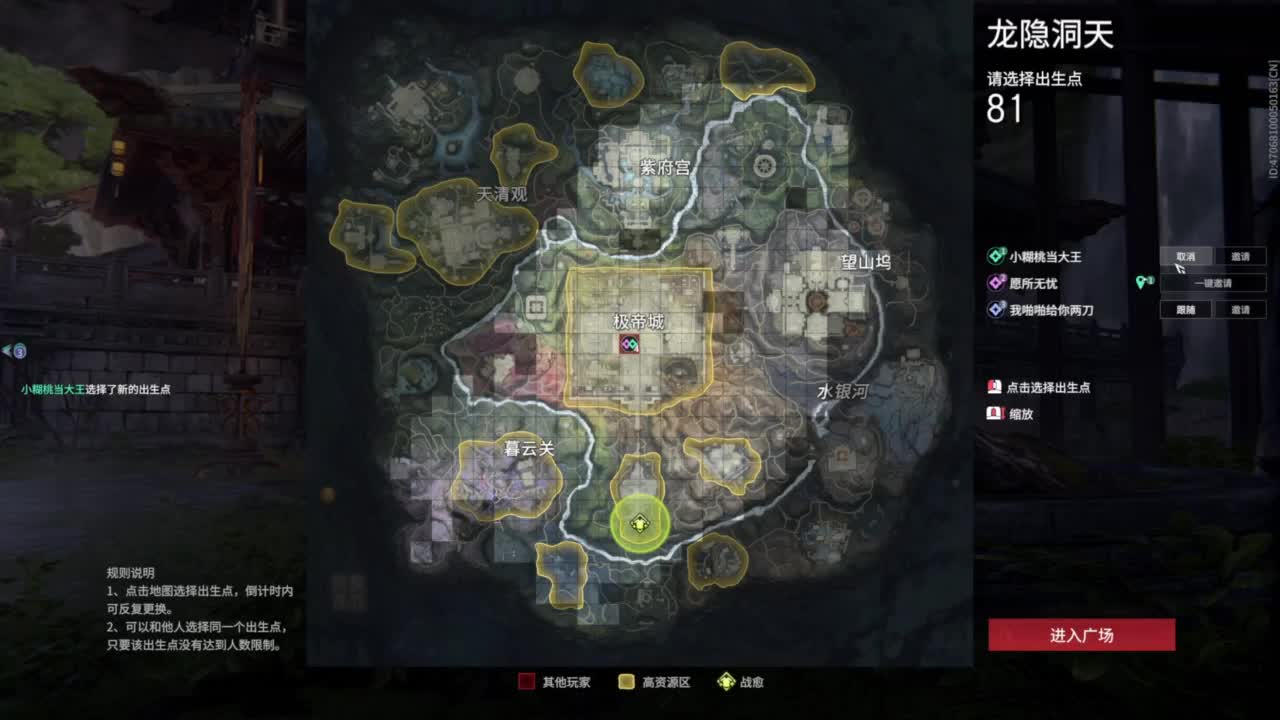Click 愿所无忧's purple diamond player icon
The width and height of the screenshot is (1280, 720).
pyautogui.click(x=995, y=281)
